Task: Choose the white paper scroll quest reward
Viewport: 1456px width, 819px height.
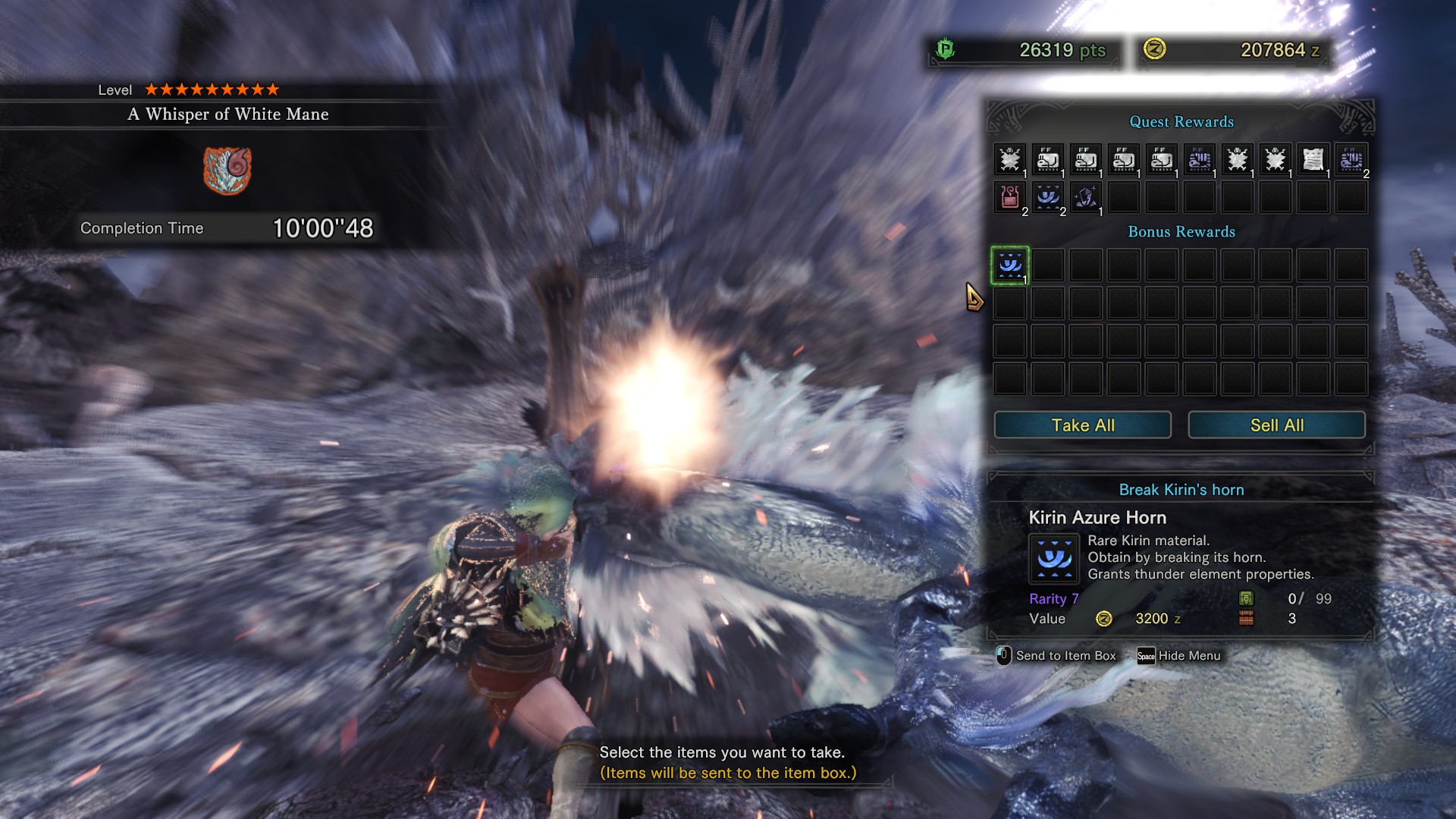Action: tap(1313, 159)
